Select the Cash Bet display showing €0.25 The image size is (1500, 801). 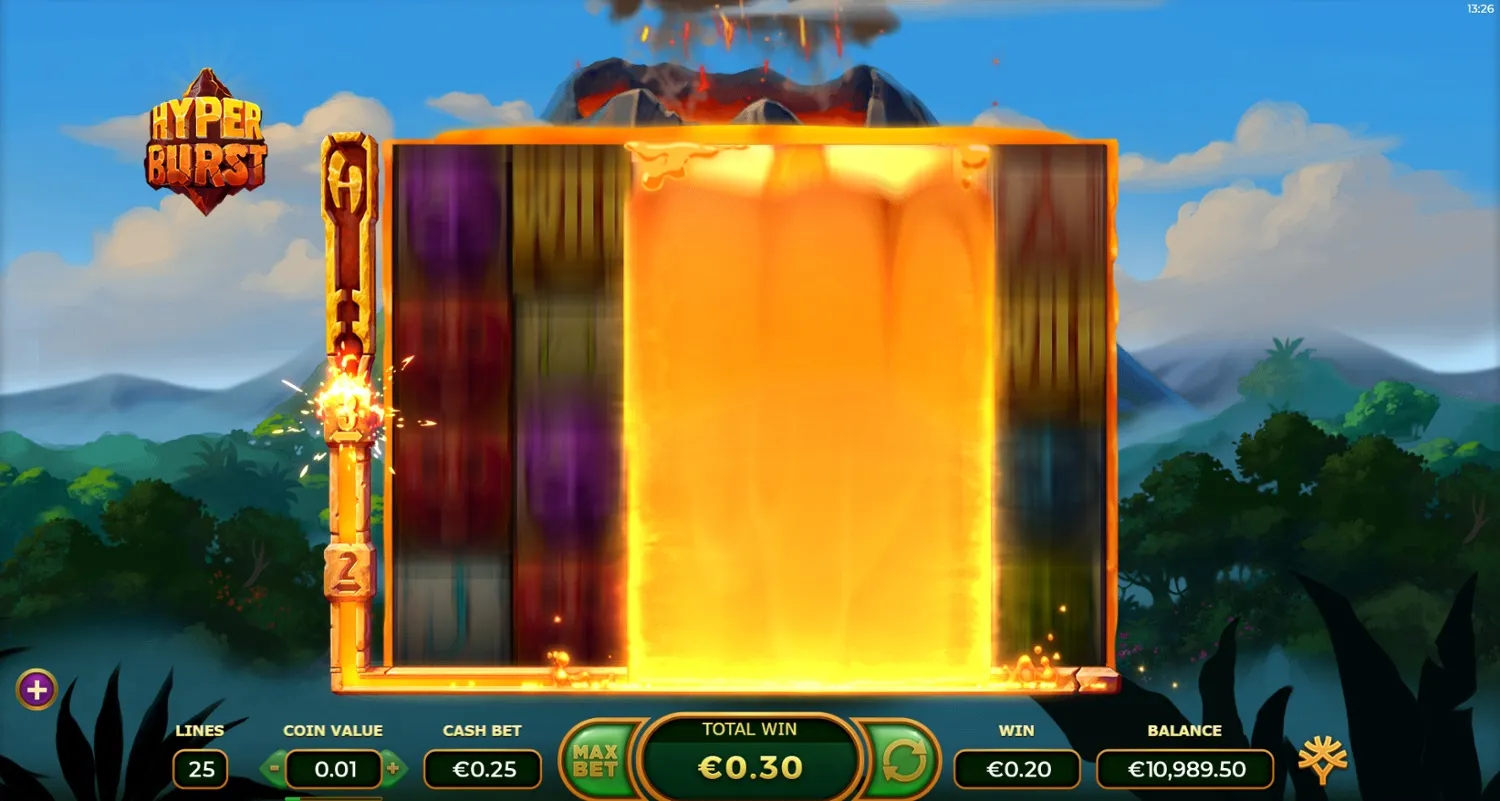(482, 770)
